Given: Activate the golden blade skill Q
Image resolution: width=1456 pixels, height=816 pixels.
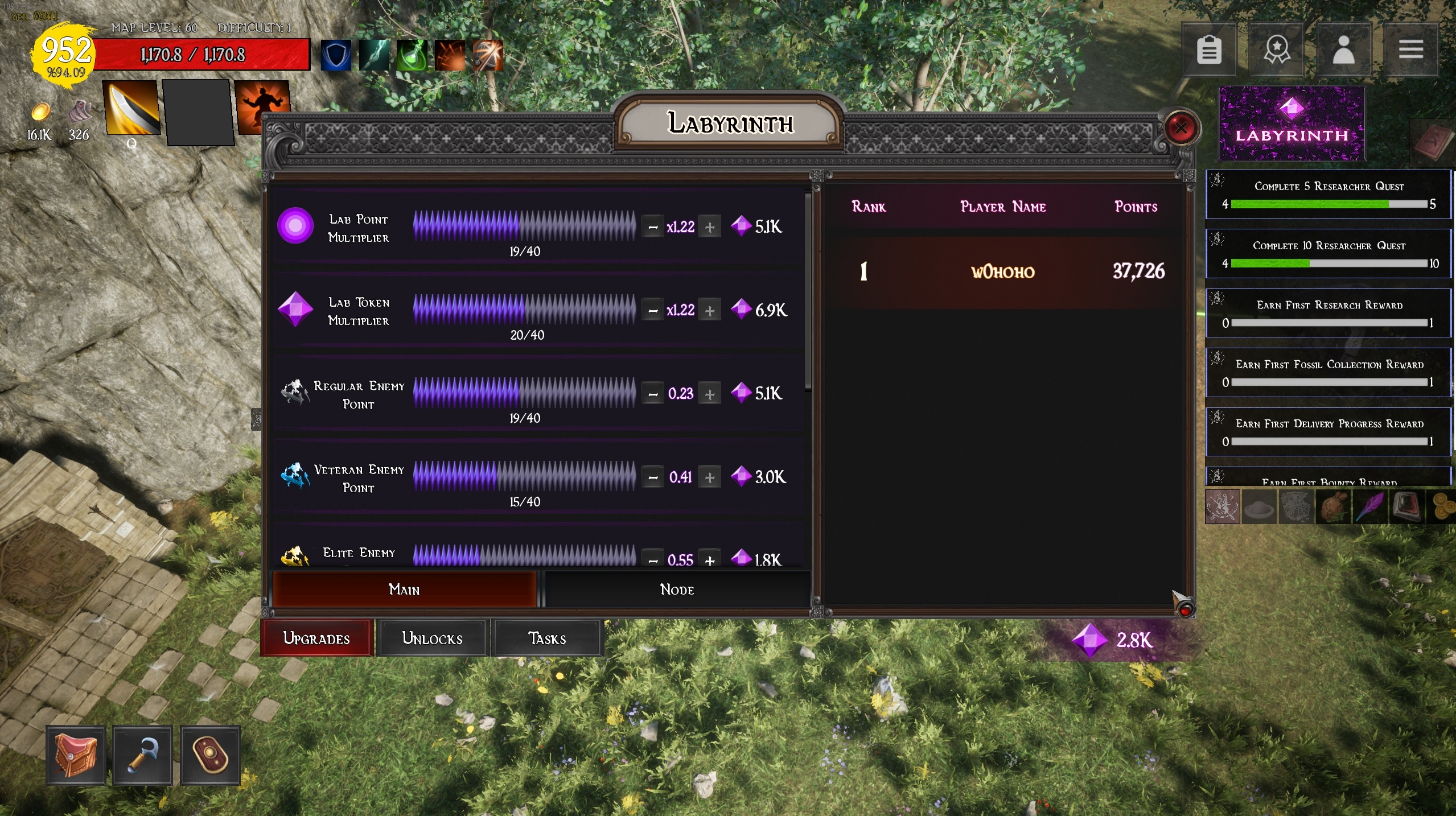Looking at the screenshot, I should tap(131, 108).
